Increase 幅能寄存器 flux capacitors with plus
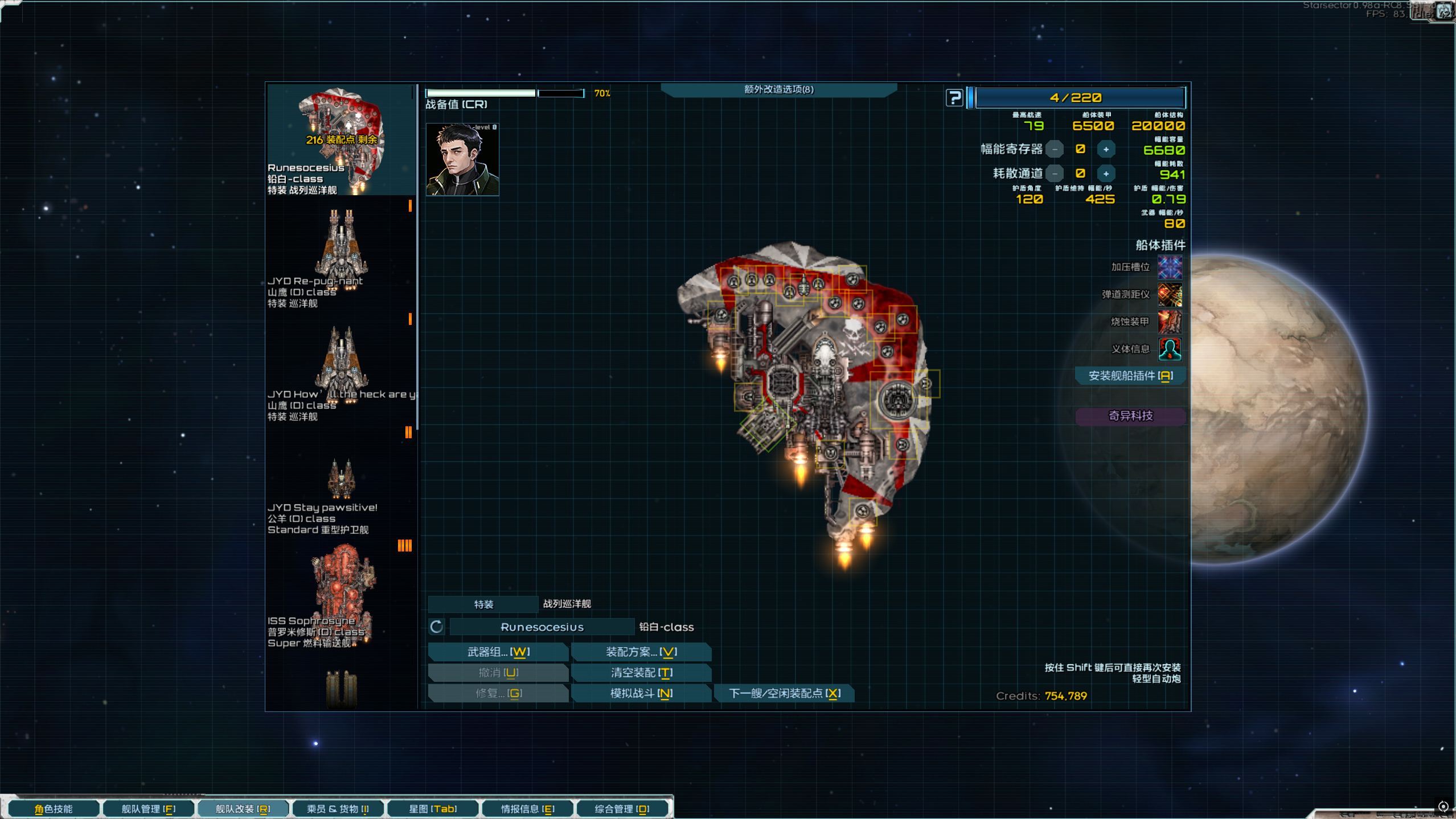The width and height of the screenshot is (1456, 819). [1106, 150]
